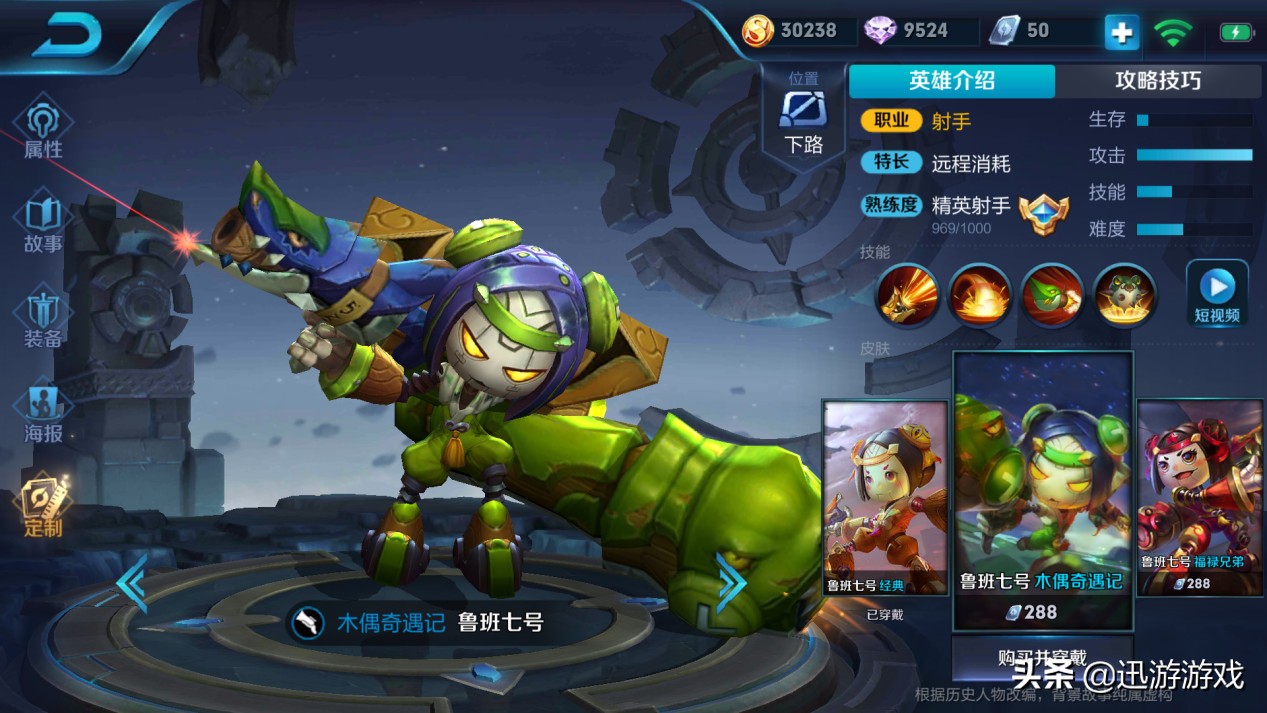1267x713 pixels.
Task: Open the 属性 attributes panel
Action: click(x=43, y=130)
